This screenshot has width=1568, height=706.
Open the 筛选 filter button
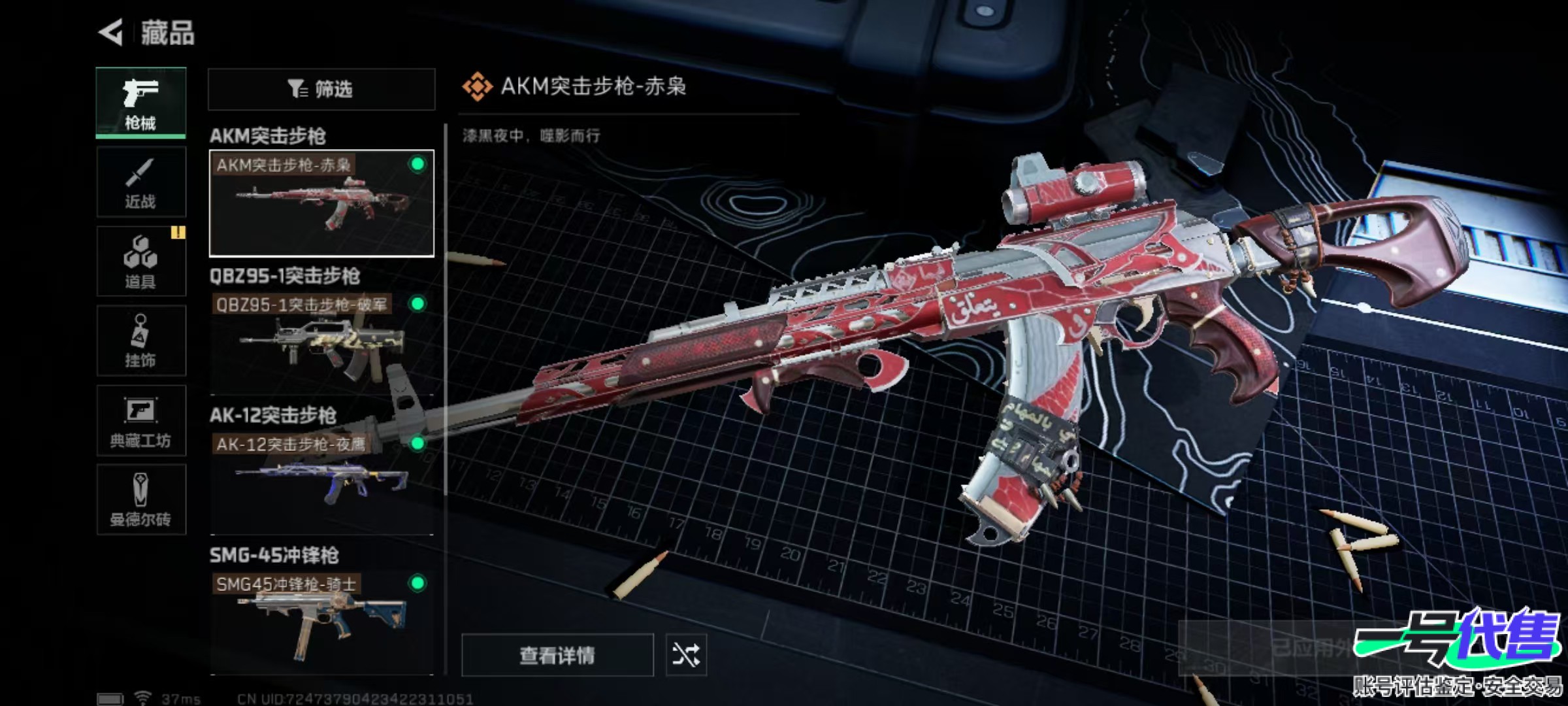(321, 89)
